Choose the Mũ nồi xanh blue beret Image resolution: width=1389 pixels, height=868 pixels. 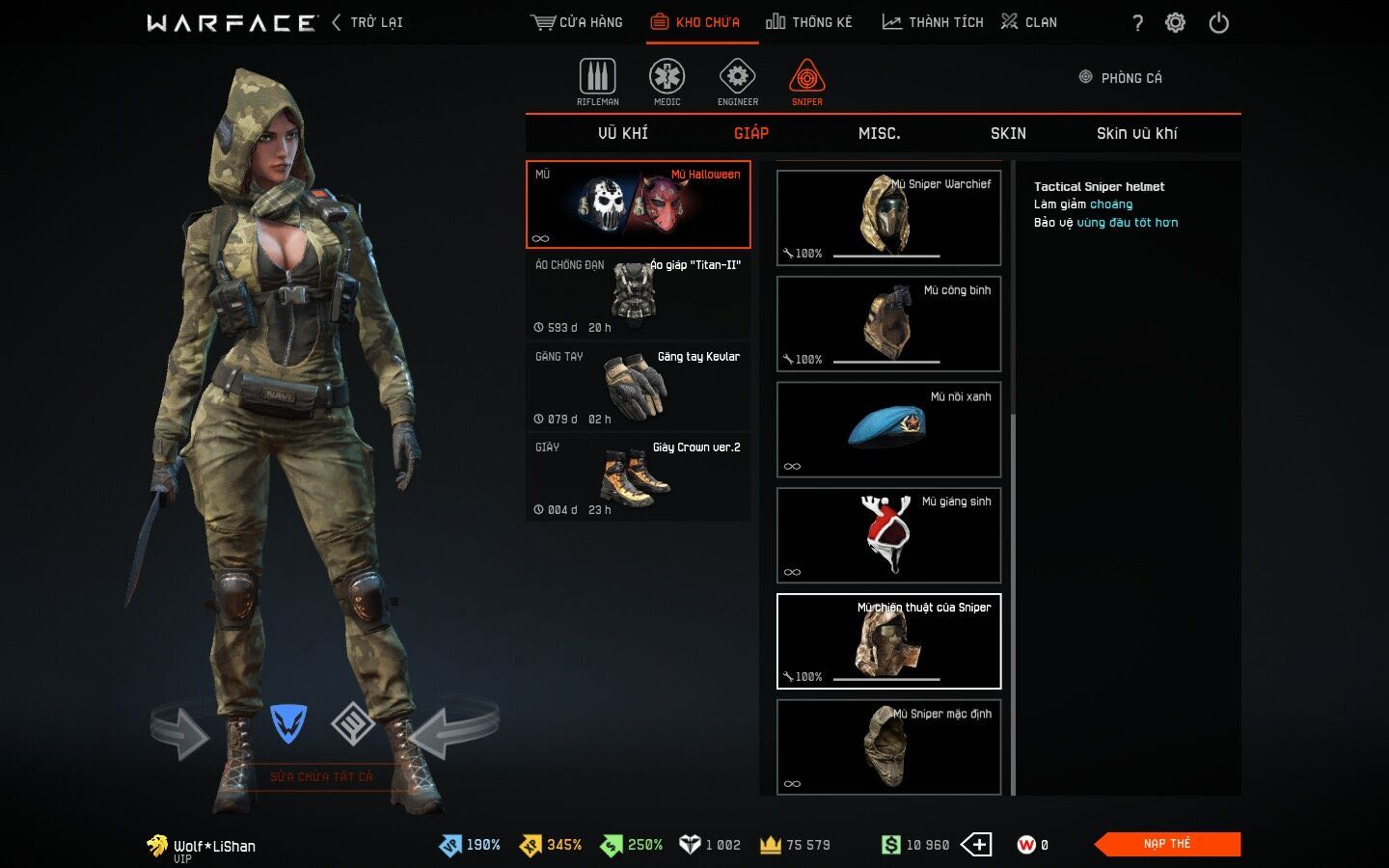[888, 429]
